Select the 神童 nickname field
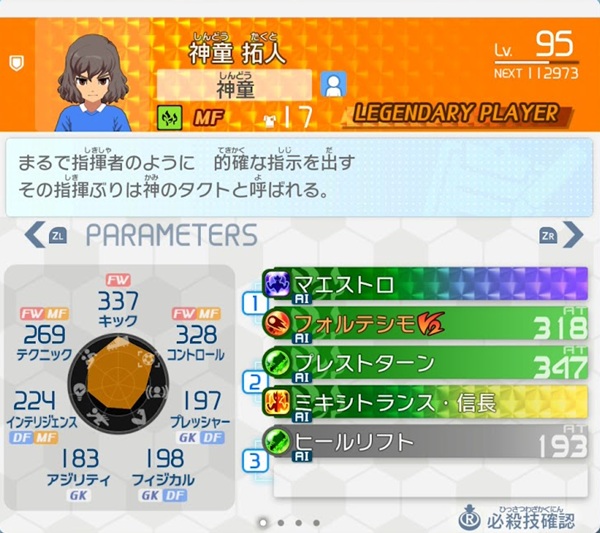The height and width of the screenshot is (533, 600). pyautogui.click(x=235, y=86)
